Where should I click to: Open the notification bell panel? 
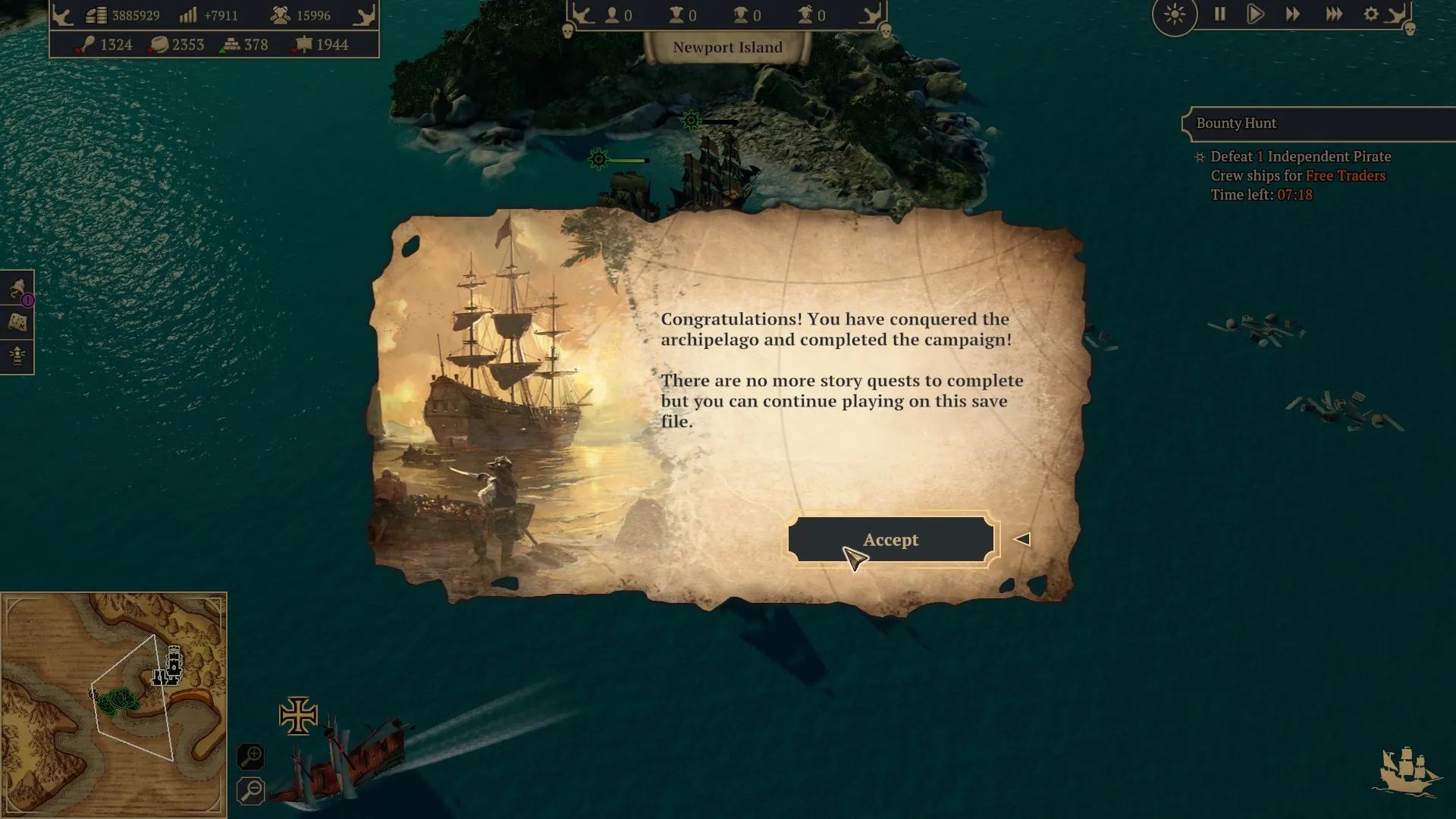(x=17, y=289)
